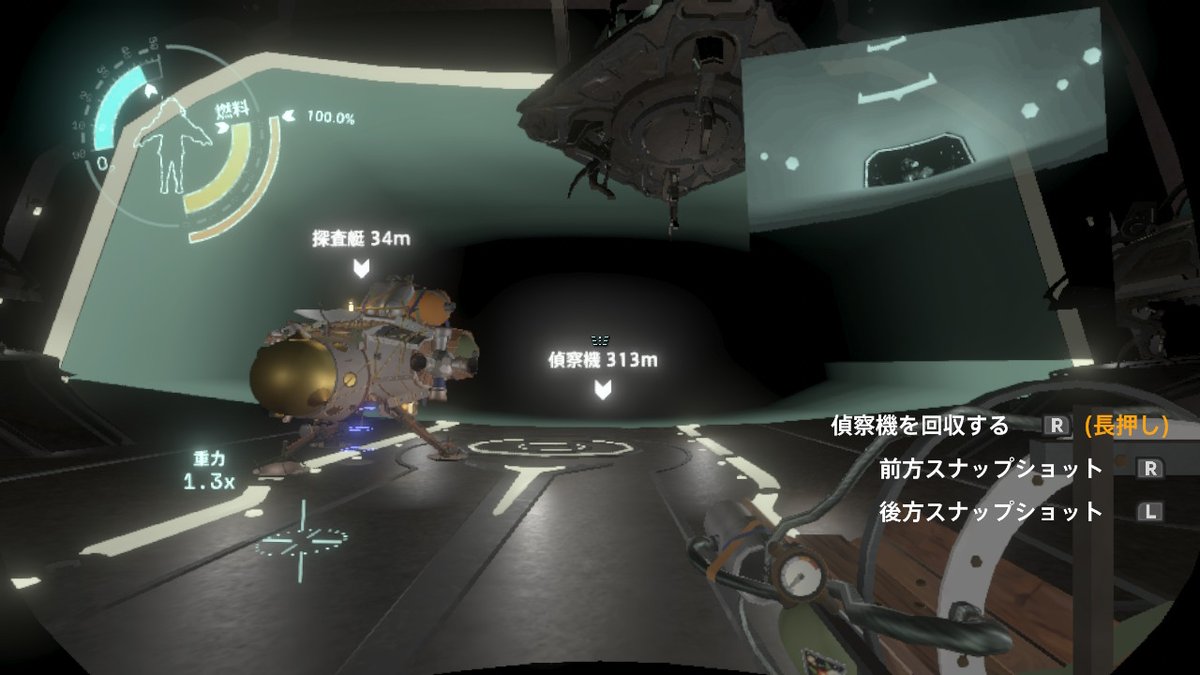
Task: Select the 偵察機 scout waypoint marker
Action: (602, 389)
